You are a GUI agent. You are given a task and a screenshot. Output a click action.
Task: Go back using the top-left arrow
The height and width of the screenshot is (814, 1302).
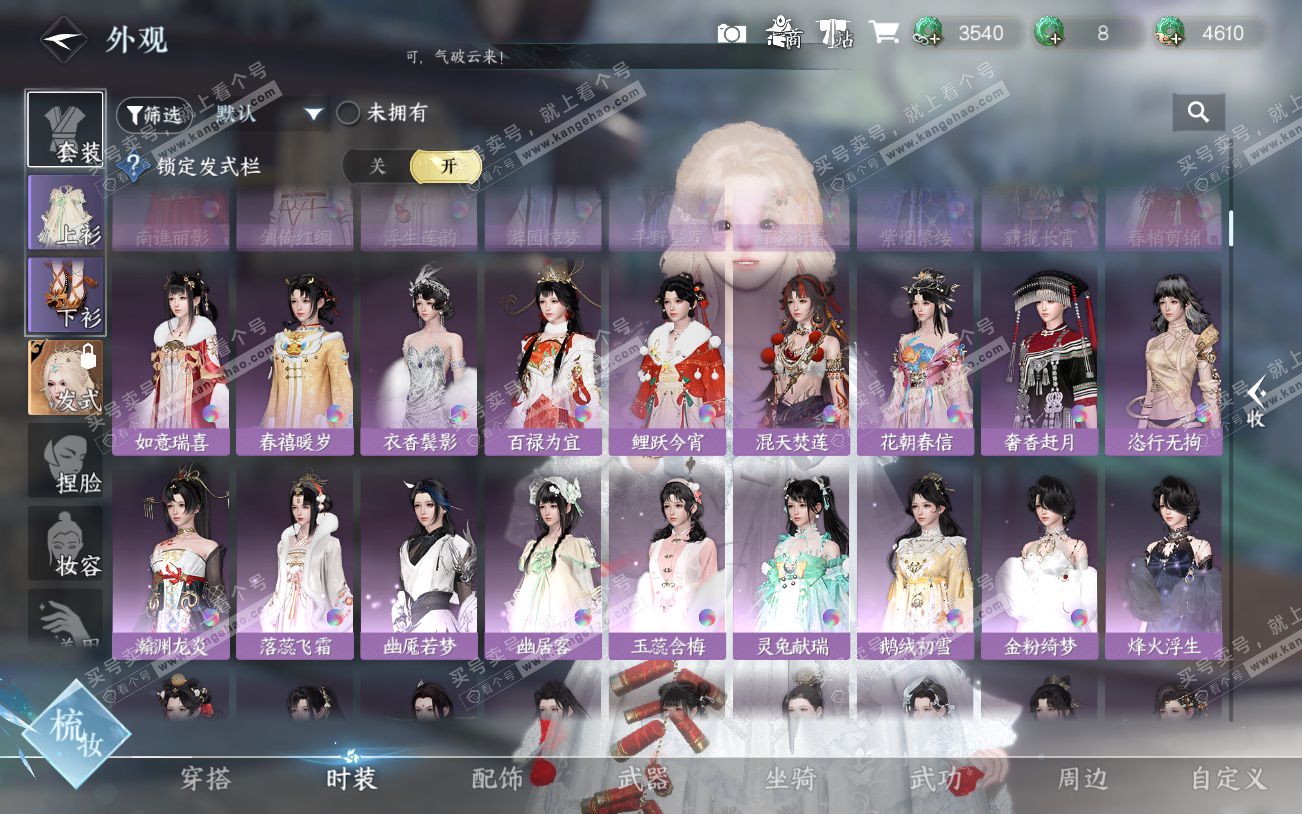(x=63, y=40)
